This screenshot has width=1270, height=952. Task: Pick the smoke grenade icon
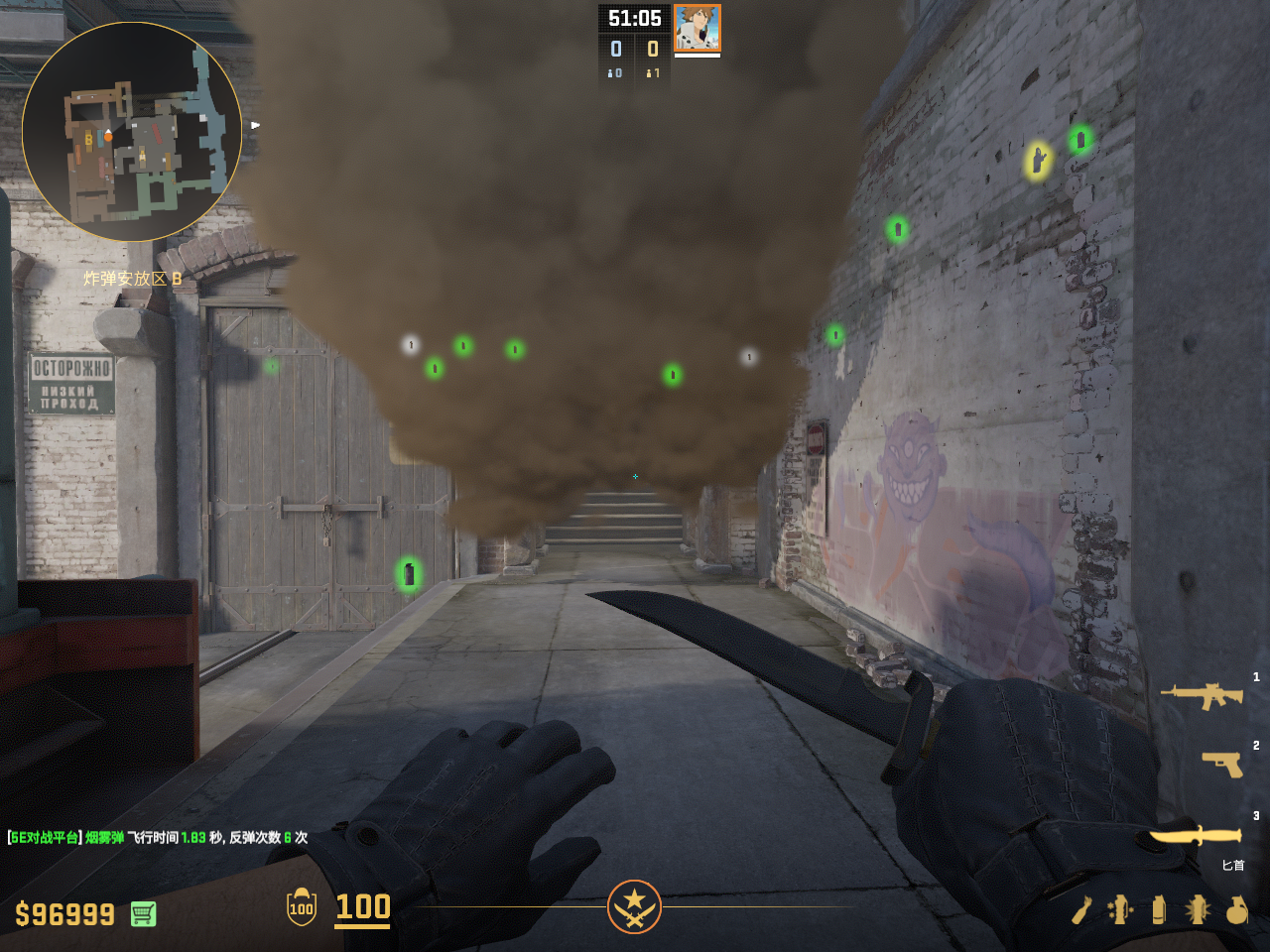1158,909
